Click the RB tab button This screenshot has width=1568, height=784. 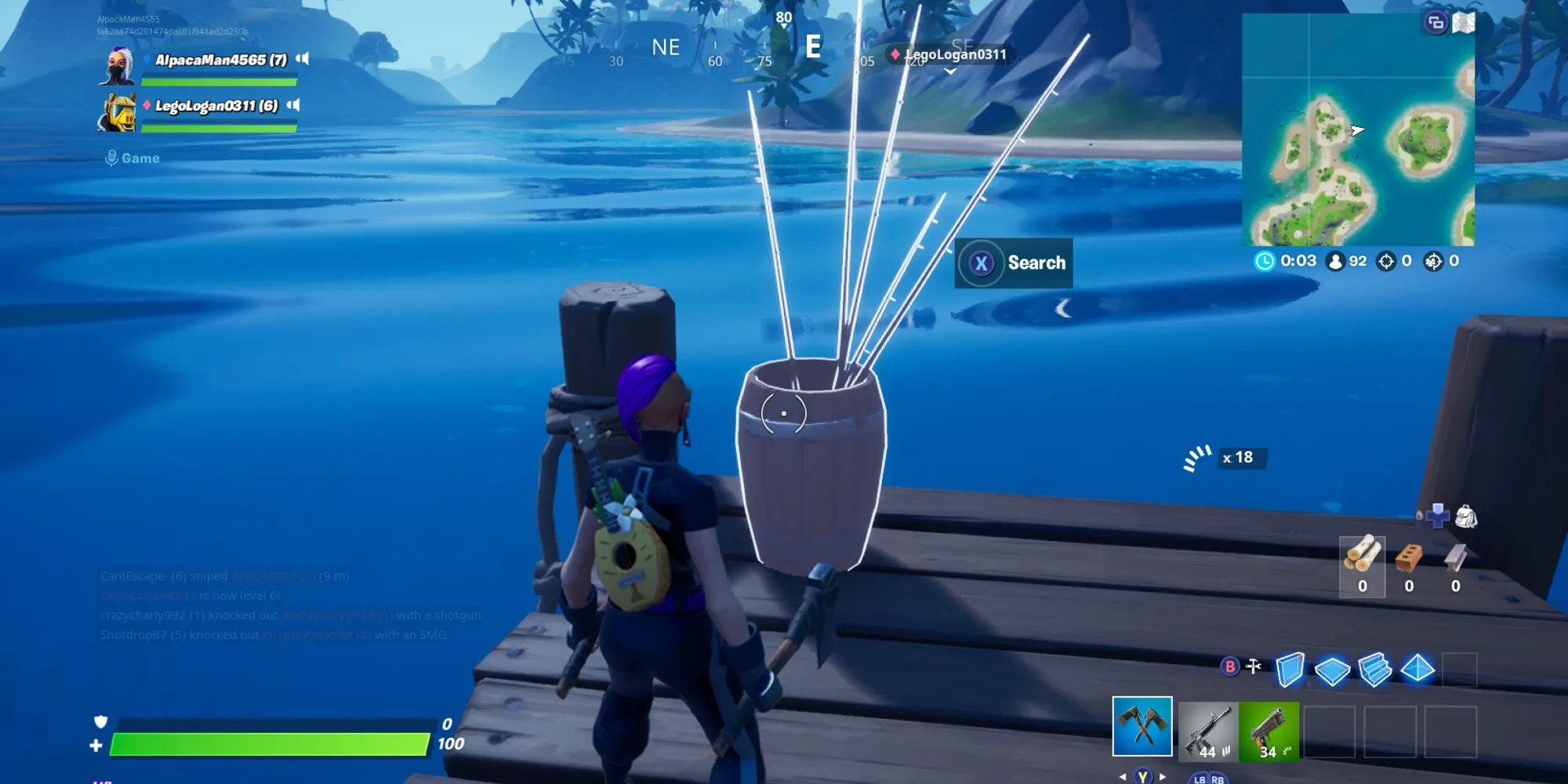coord(1218,779)
